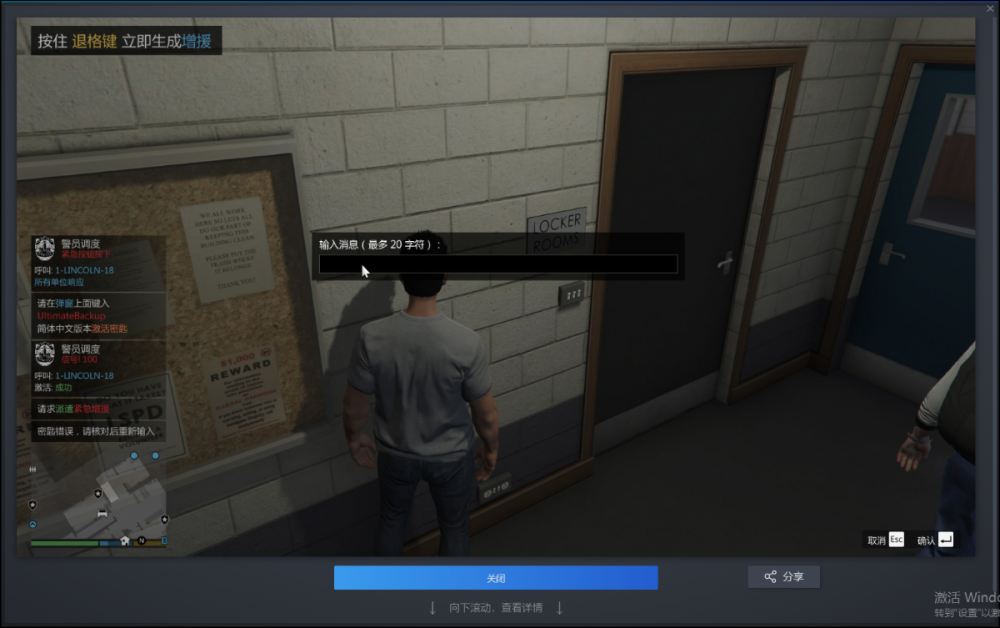The width and height of the screenshot is (1000, 628).
Task: Share the screenshot via 分享 button
Action: [x=784, y=577]
